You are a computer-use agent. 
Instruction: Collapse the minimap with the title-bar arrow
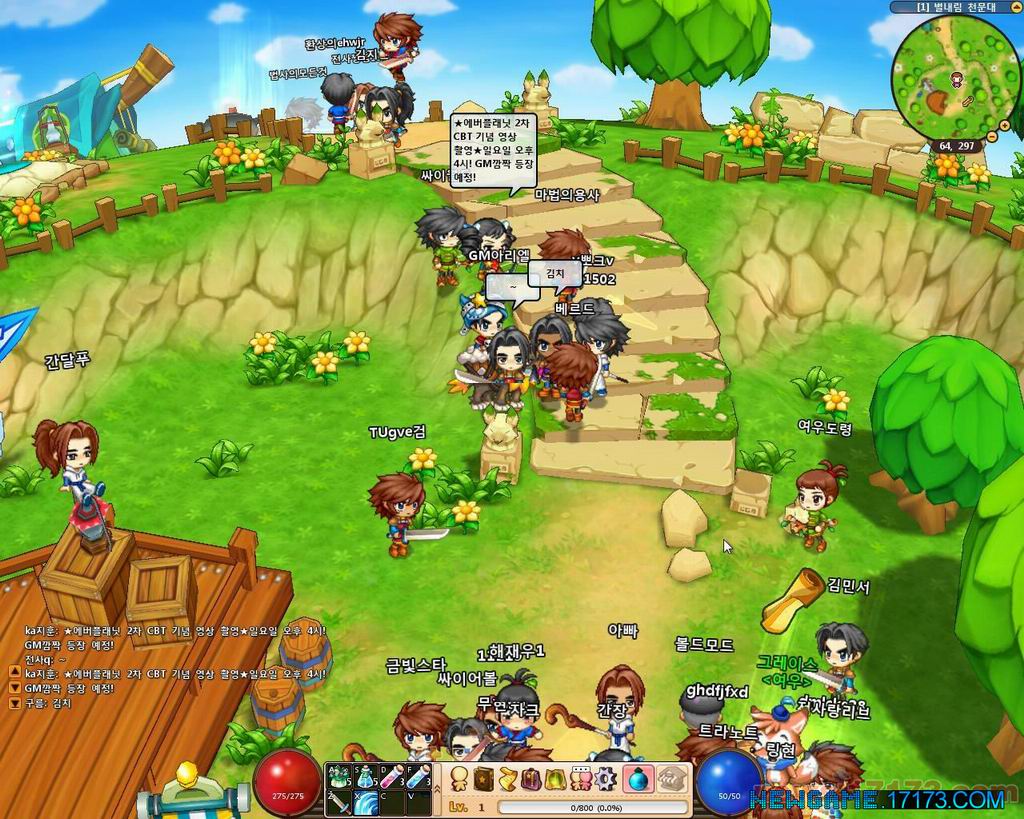click(1015, 6)
